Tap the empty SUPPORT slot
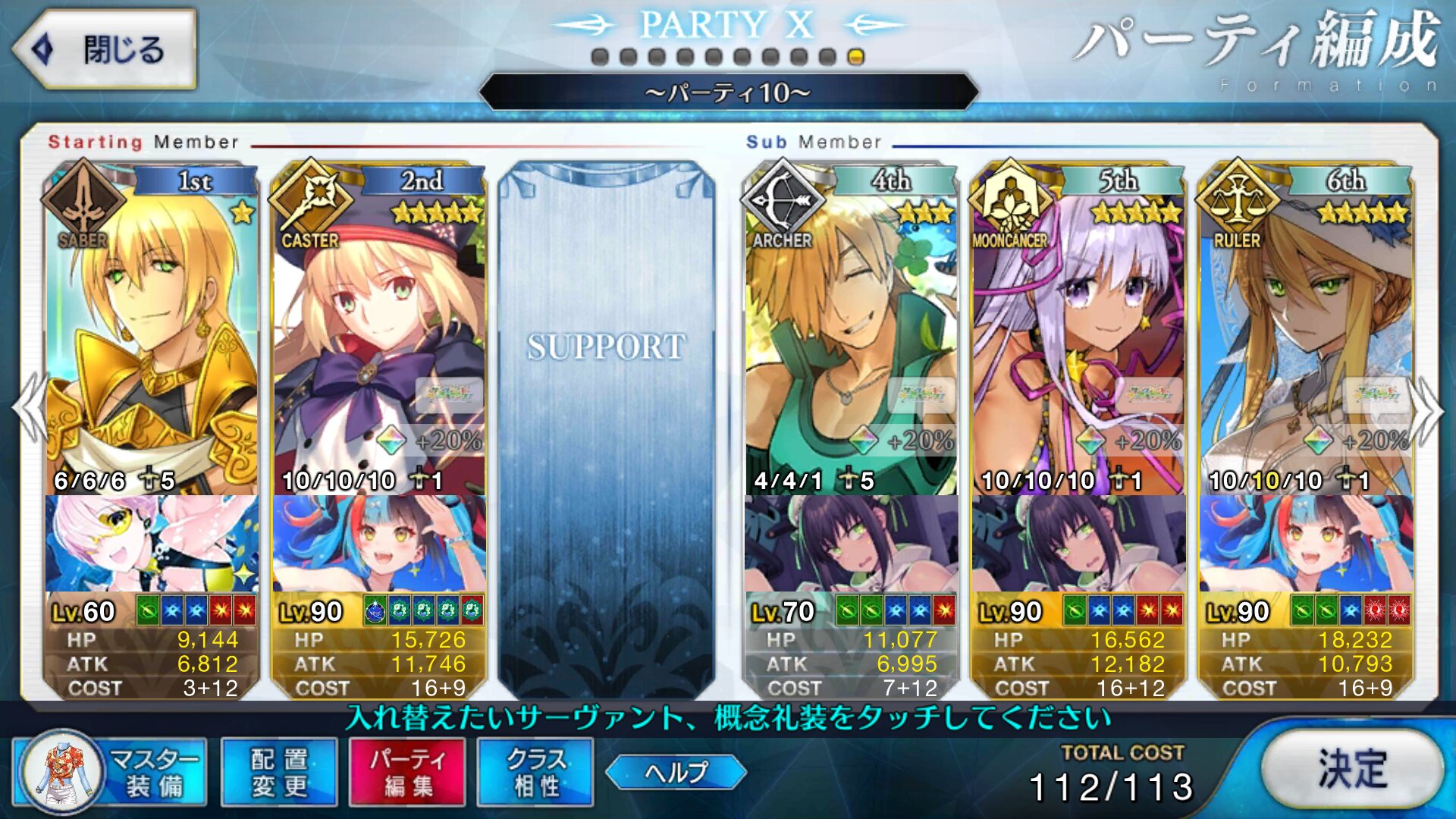The width and height of the screenshot is (1456, 819). pos(606,425)
